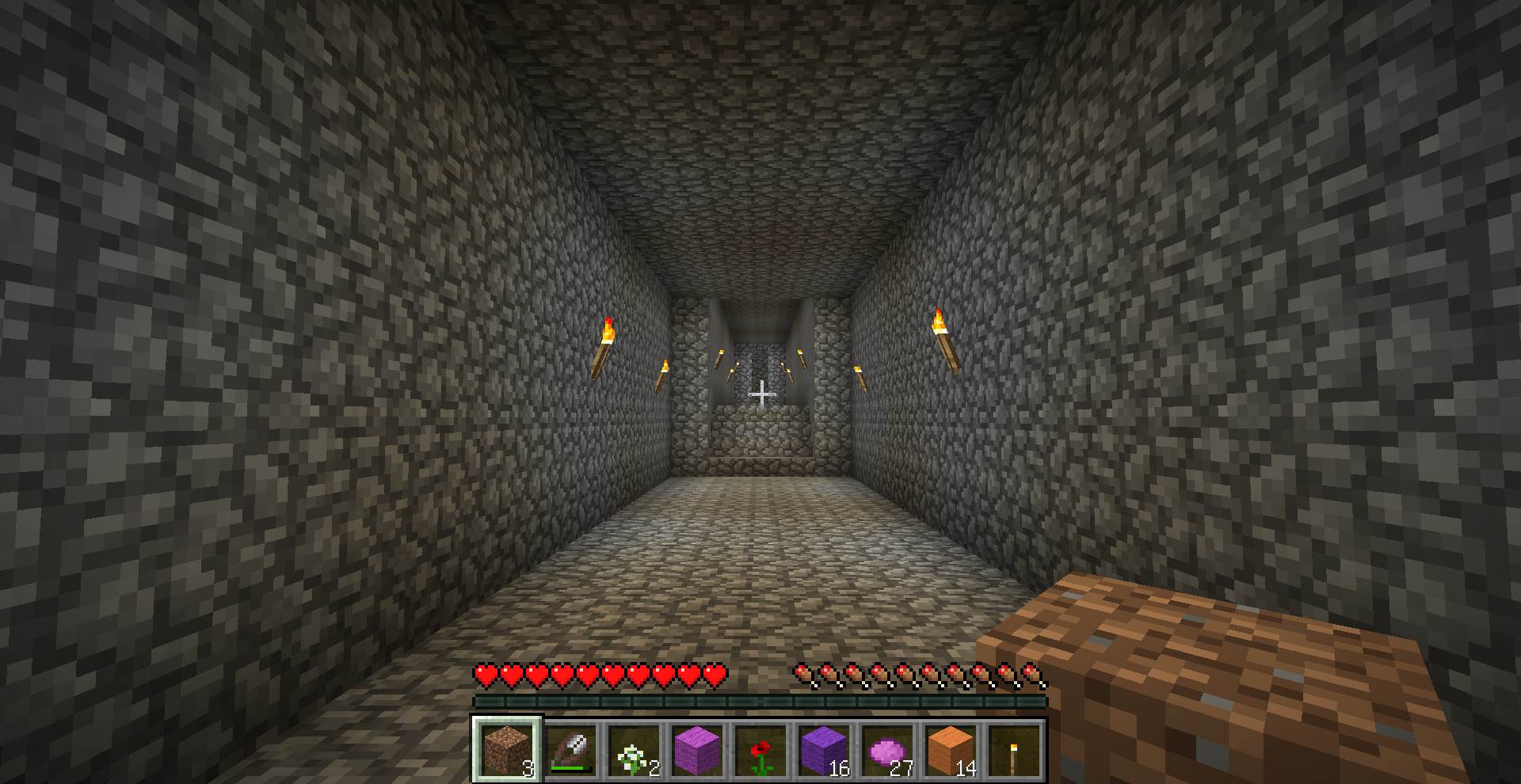Select the dirt block hotbar slot

(507, 749)
